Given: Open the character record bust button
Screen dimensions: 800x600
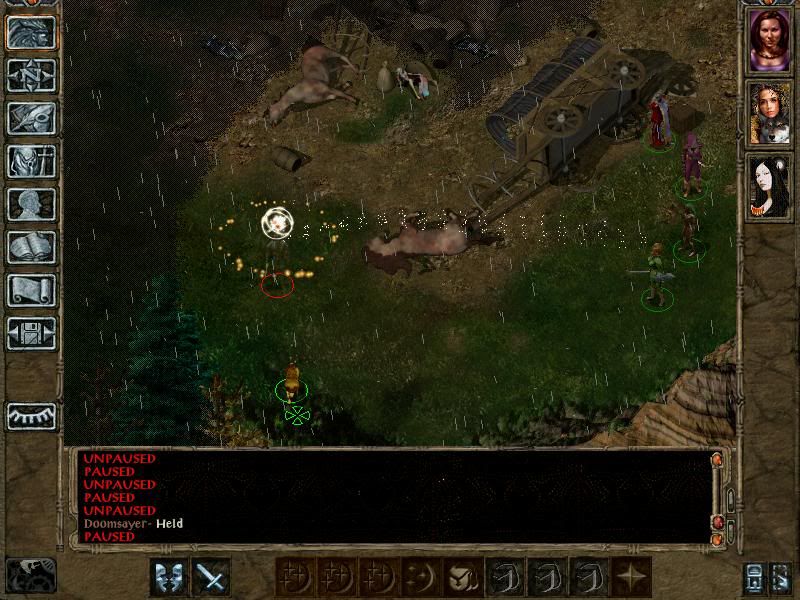Looking at the screenshot, I should 31,204.
